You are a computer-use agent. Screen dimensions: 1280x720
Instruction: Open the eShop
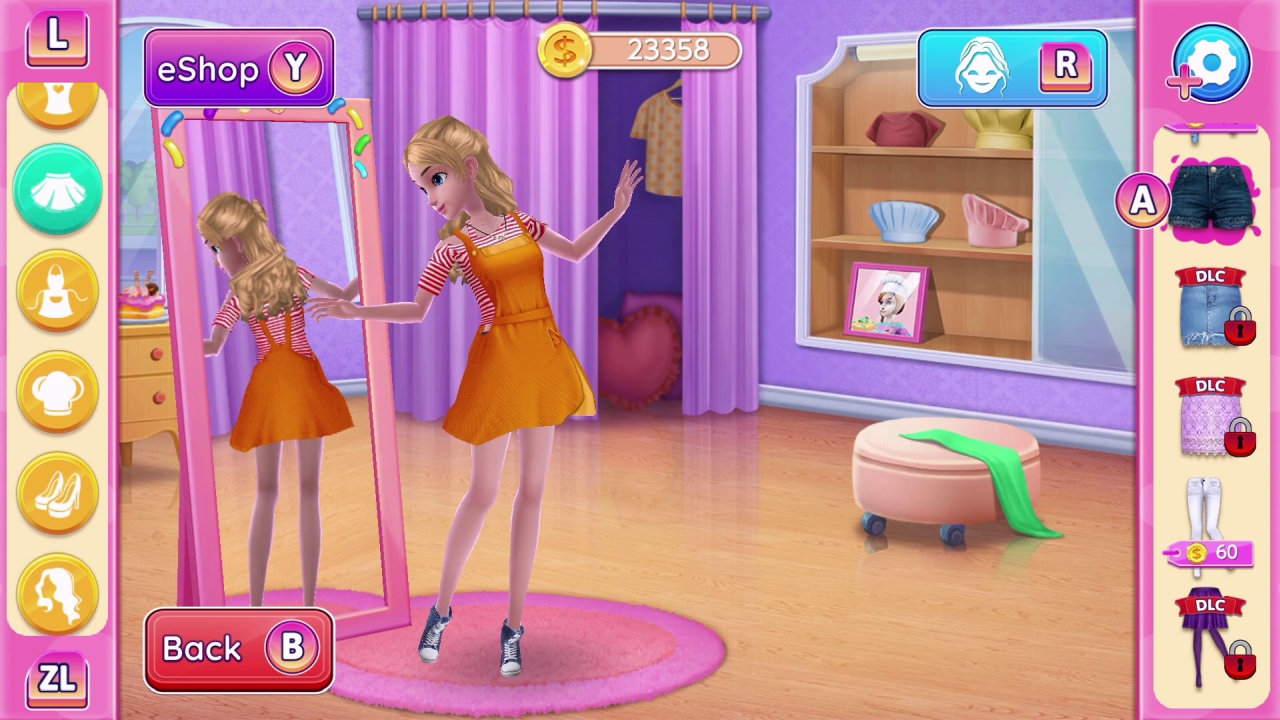tap(238, 68)
